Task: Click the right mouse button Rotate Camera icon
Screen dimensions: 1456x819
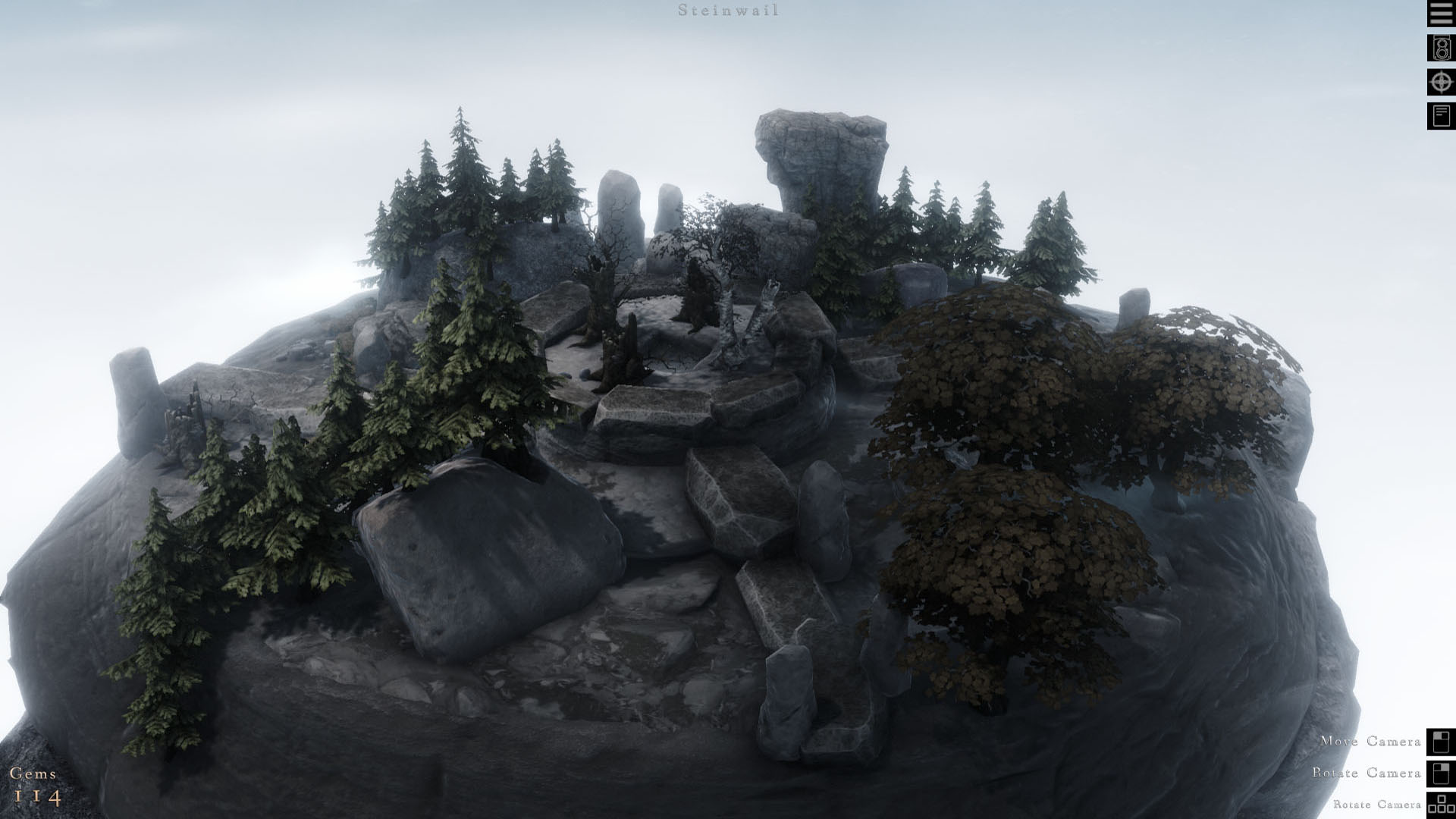Action: (1440, 774)
